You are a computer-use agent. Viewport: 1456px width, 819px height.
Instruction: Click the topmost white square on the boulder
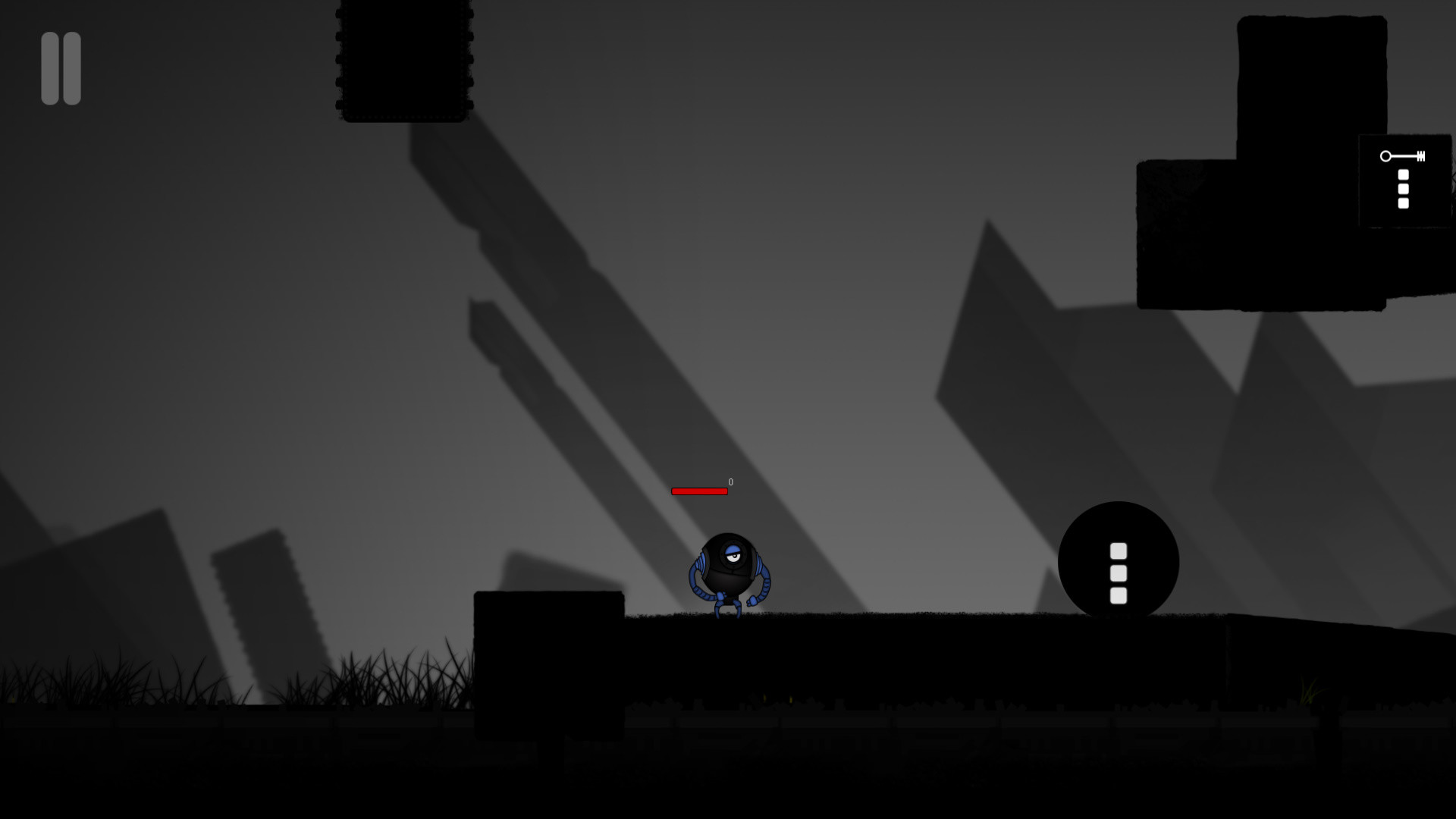pos(1119,550)
